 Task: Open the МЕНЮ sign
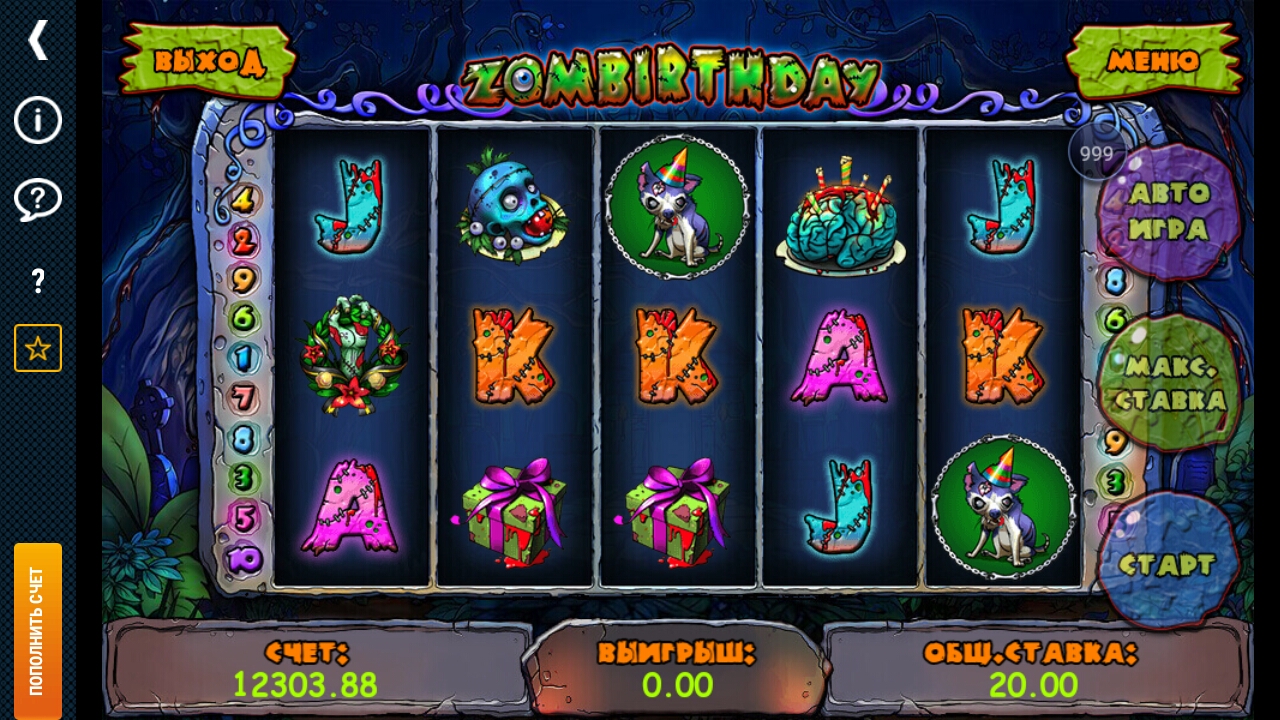click(x=1153, y=60)
